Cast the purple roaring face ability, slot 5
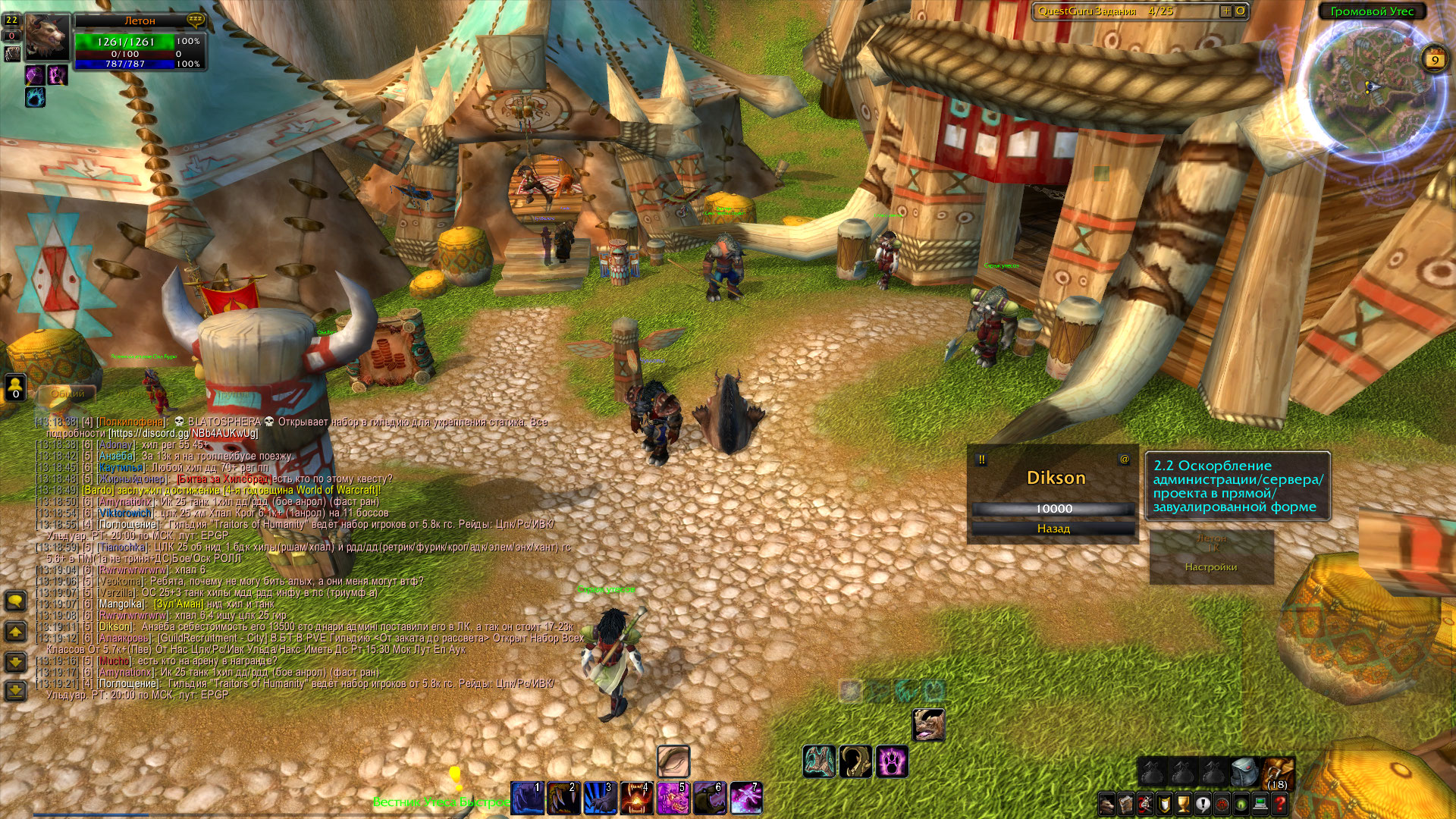 tap(672, 799)
